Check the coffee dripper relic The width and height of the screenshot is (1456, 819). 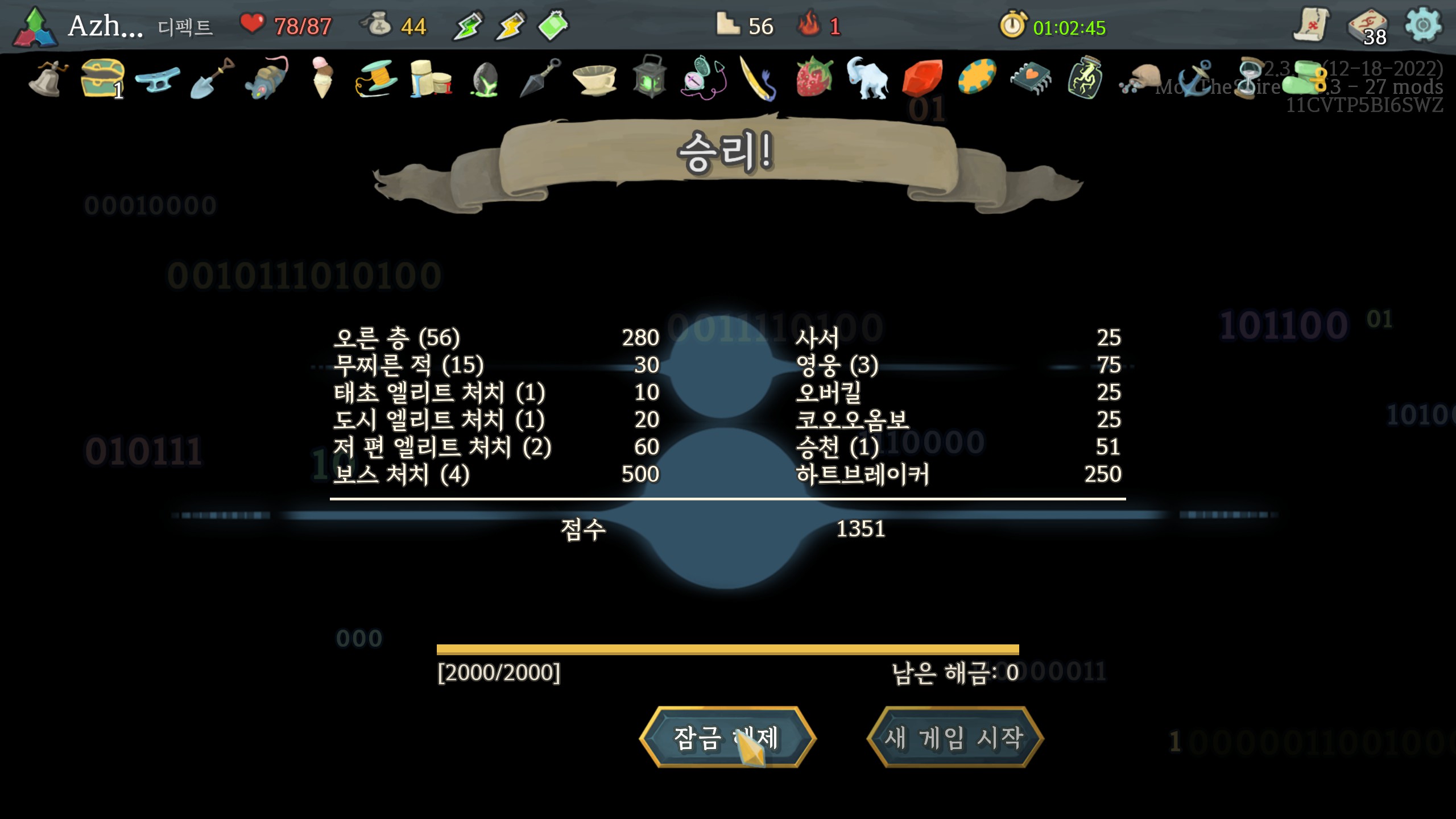point(595,78)
